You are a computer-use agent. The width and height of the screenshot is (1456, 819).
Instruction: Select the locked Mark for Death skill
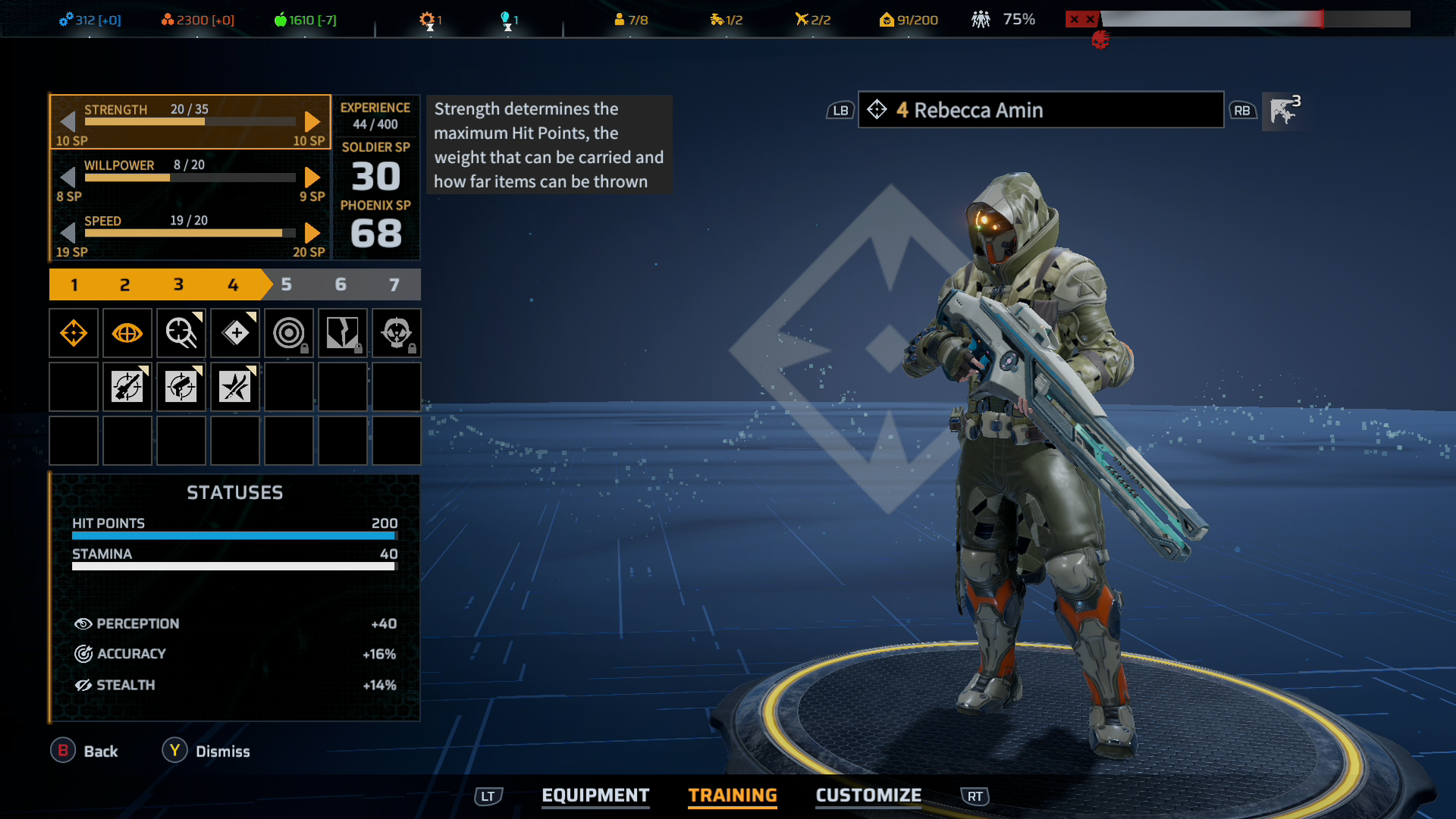click(397, 333)
